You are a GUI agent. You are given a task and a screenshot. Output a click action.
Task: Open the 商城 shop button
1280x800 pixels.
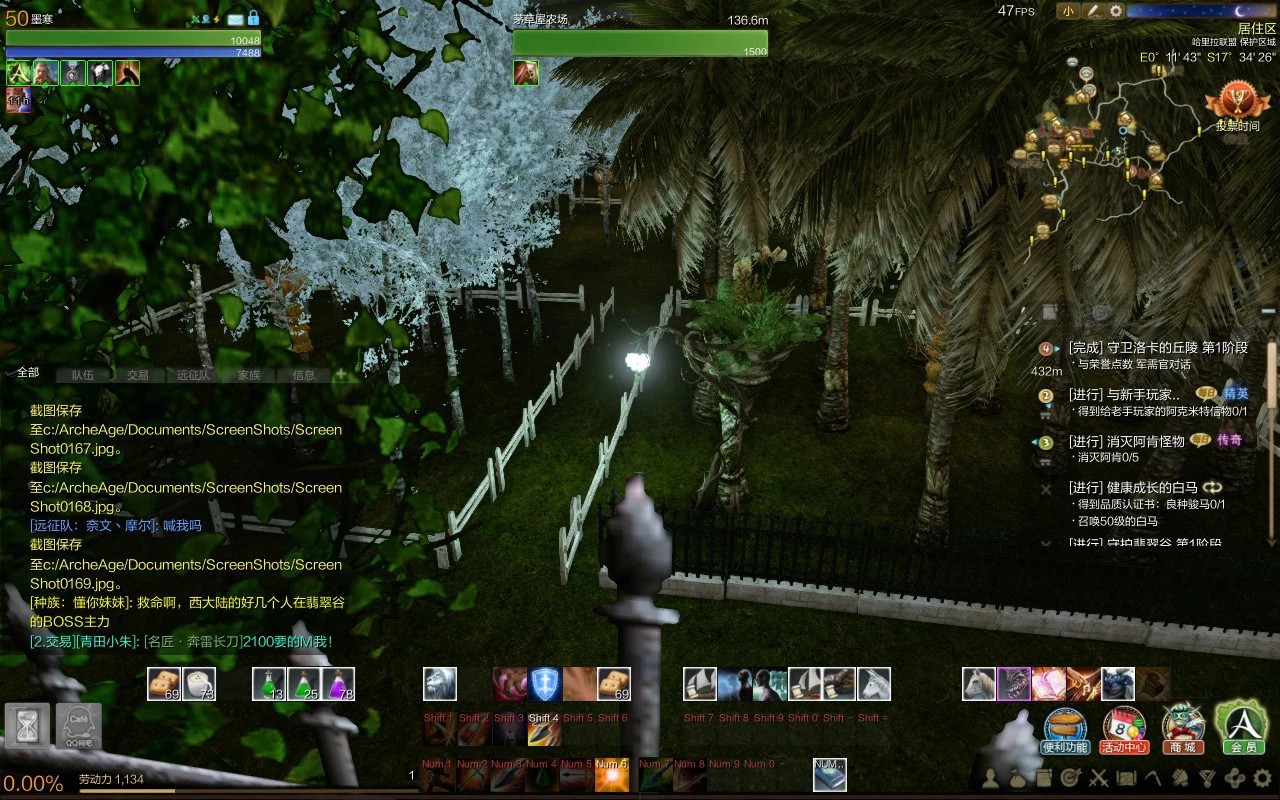(x=1183, y=728)
